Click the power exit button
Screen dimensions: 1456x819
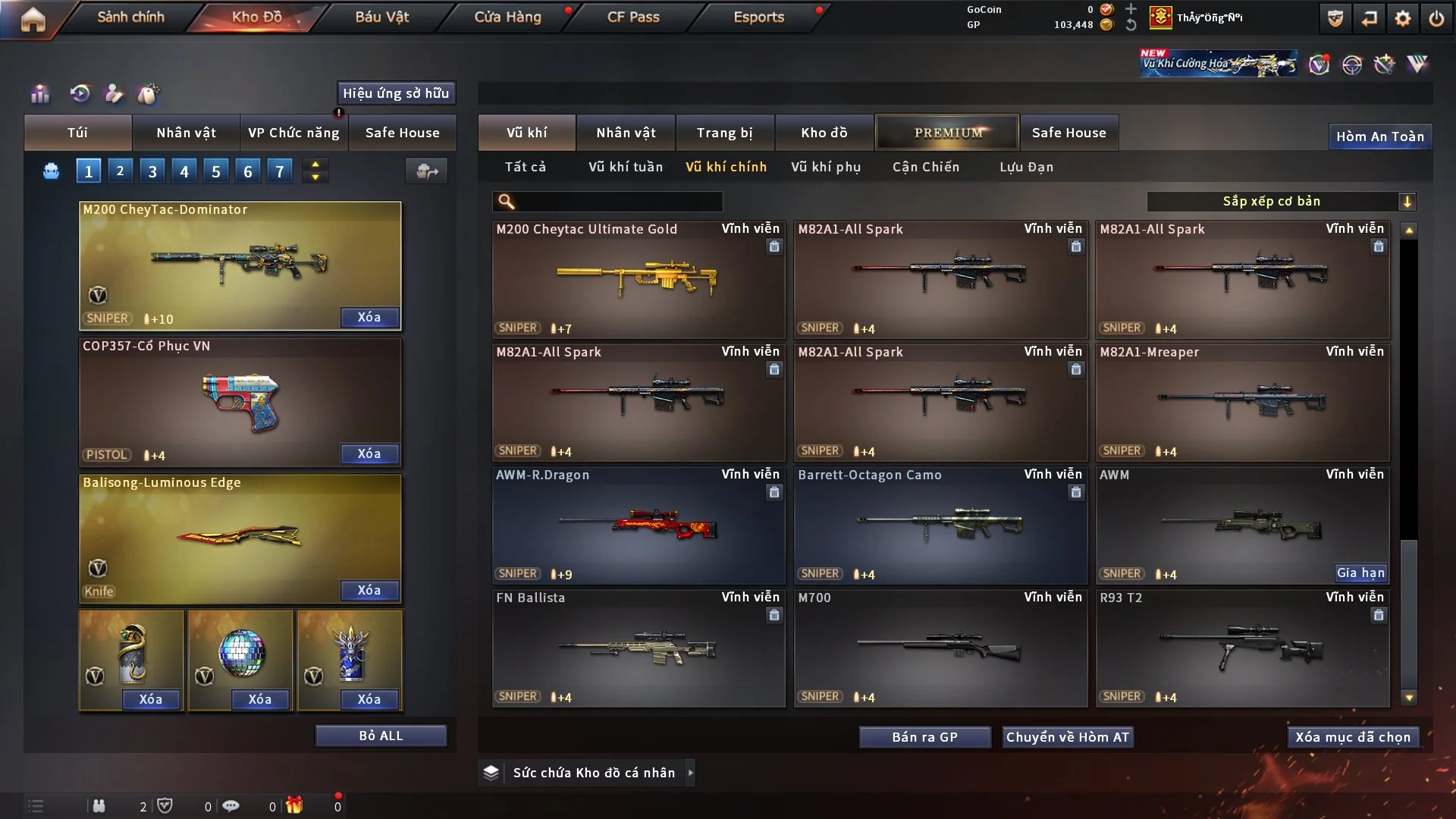point(1436,18)
